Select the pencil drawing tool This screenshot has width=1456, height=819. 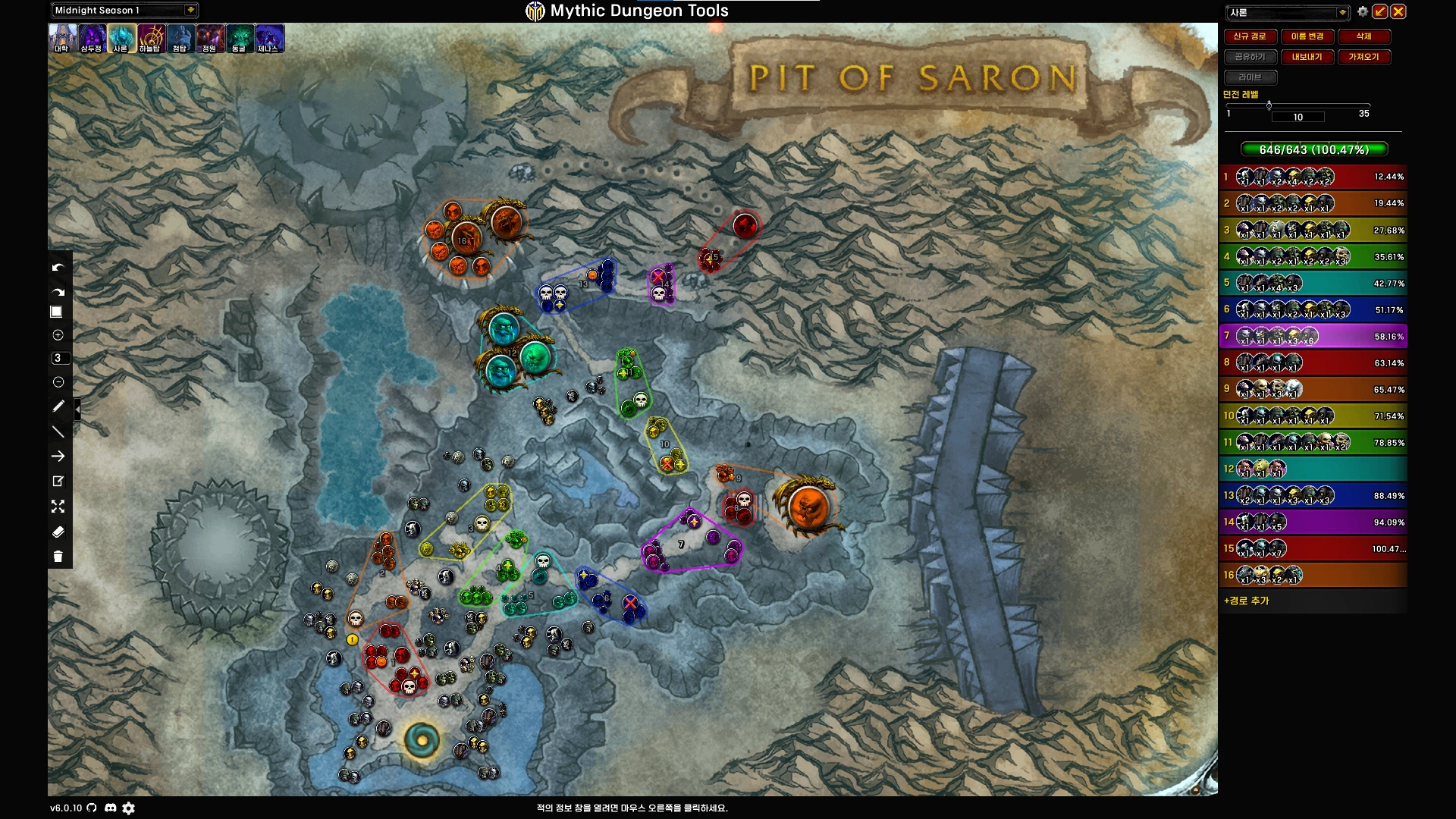click(x=58, y=406)
